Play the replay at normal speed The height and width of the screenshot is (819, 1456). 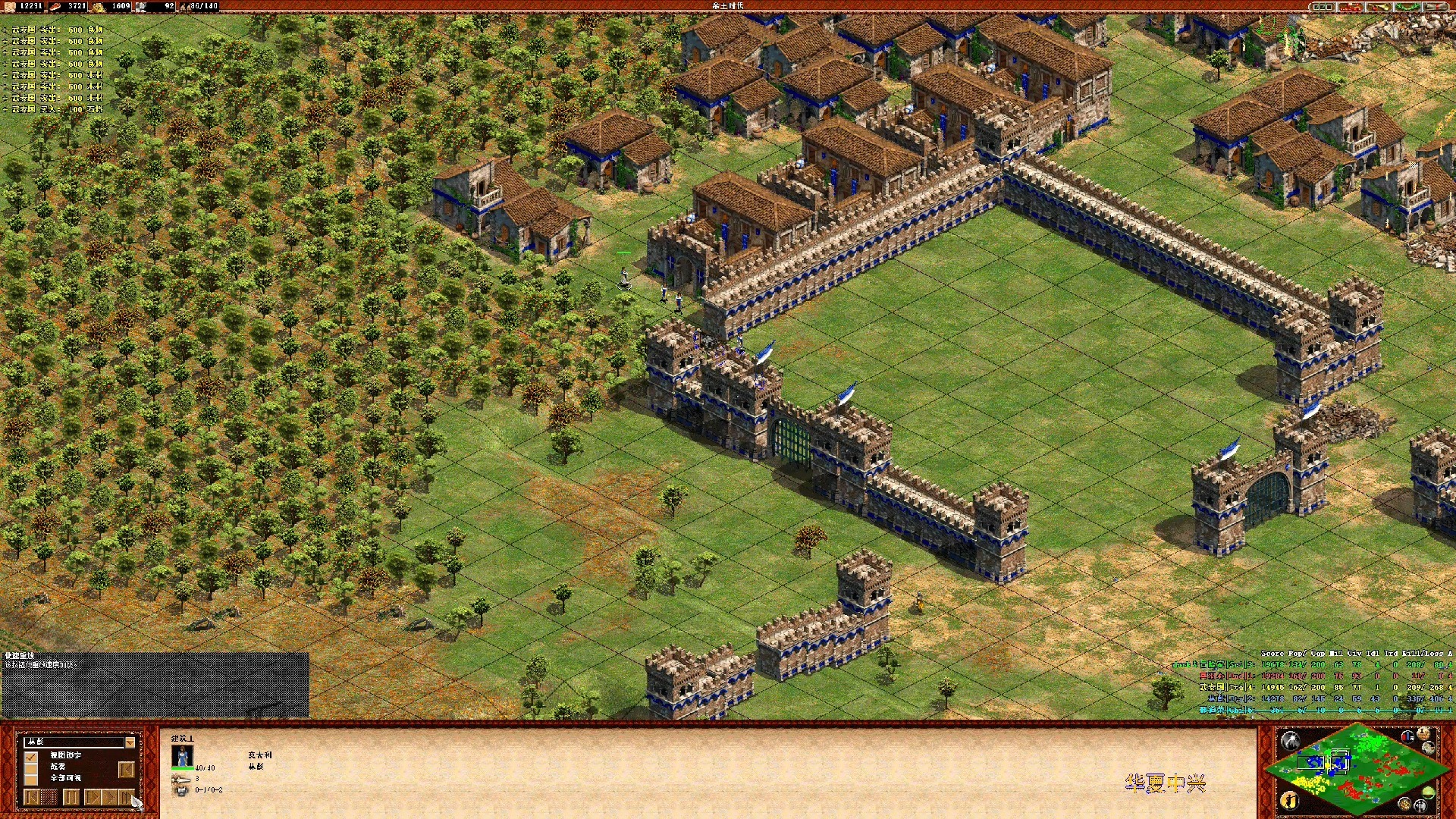pos(93,797)
